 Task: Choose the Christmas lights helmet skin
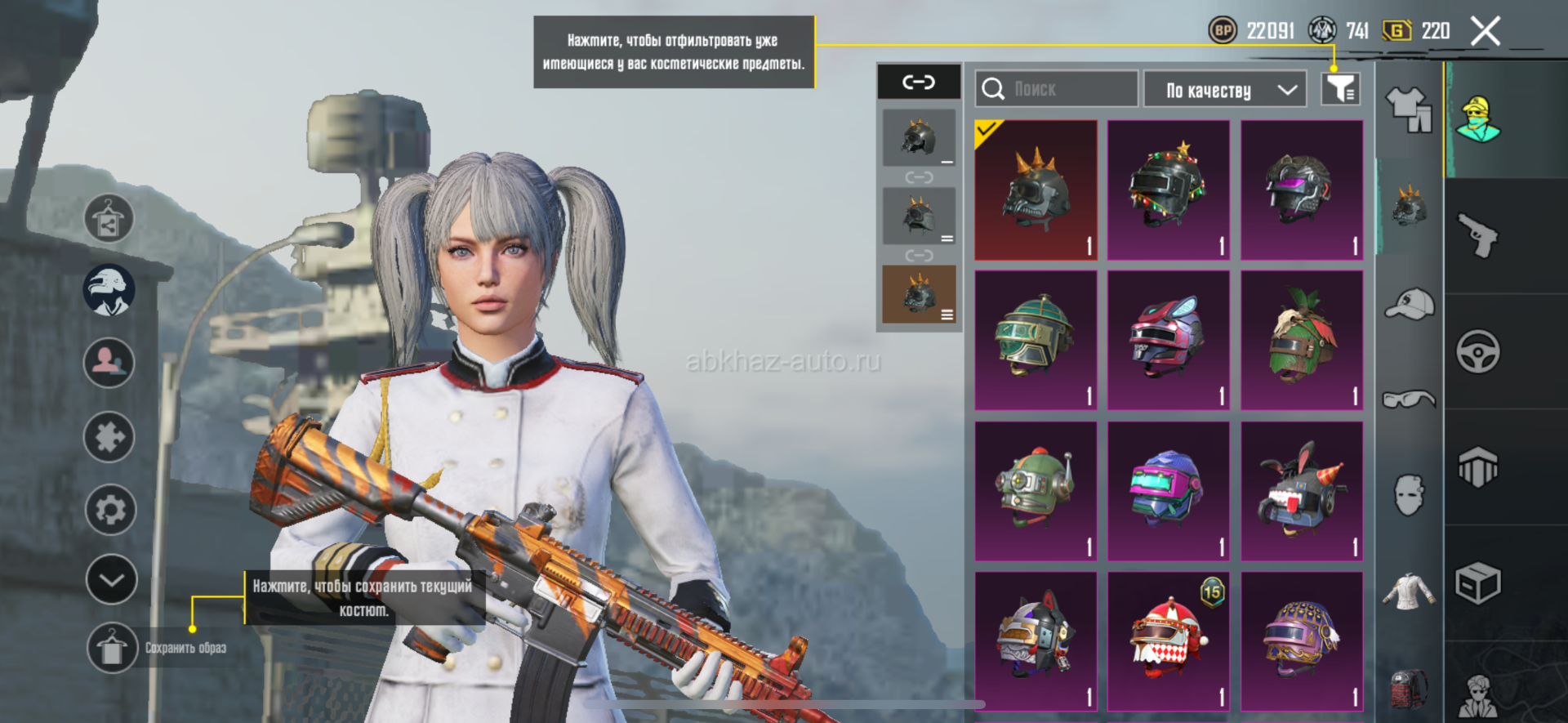pyautogui.click(x=1168, y=190)
